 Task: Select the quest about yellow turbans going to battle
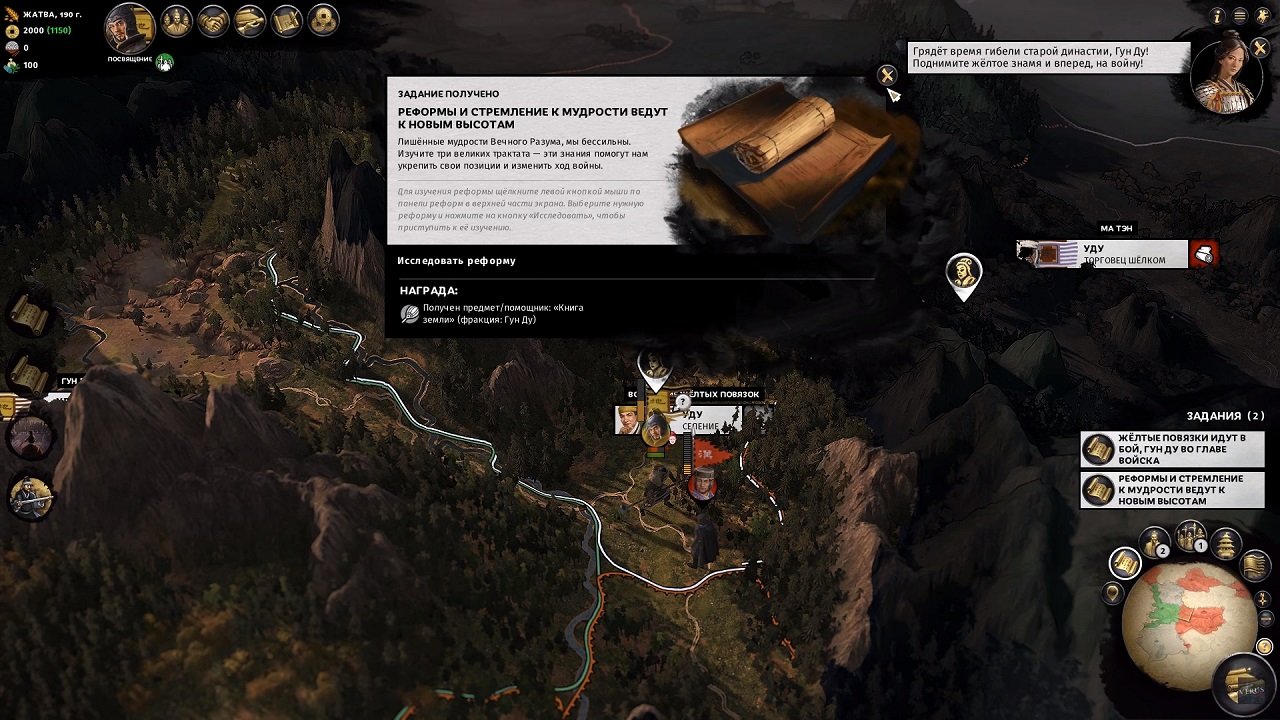pyautogui.click(x=1172, y=449)
